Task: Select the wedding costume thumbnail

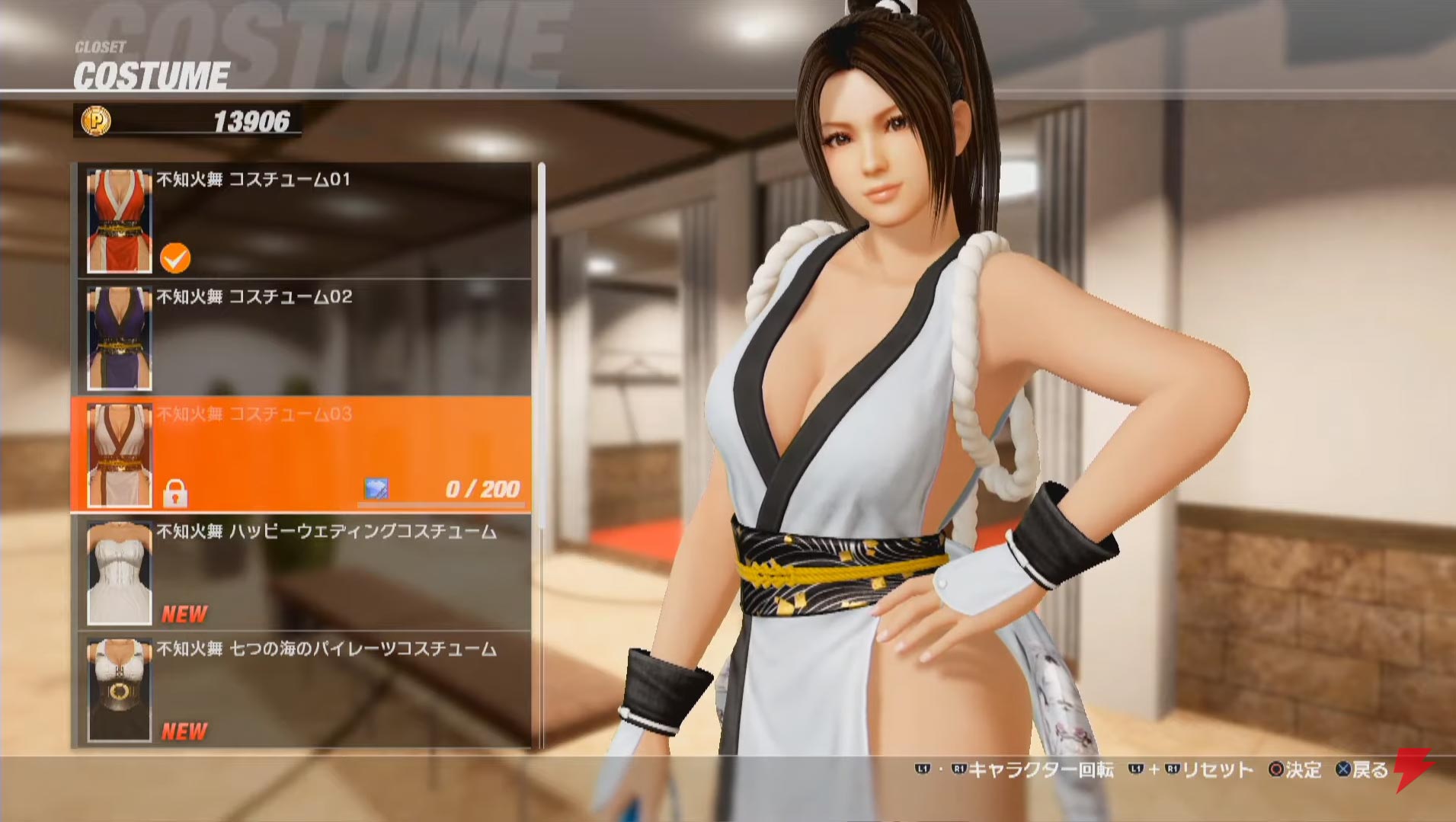Action: (x=118, y=570)
